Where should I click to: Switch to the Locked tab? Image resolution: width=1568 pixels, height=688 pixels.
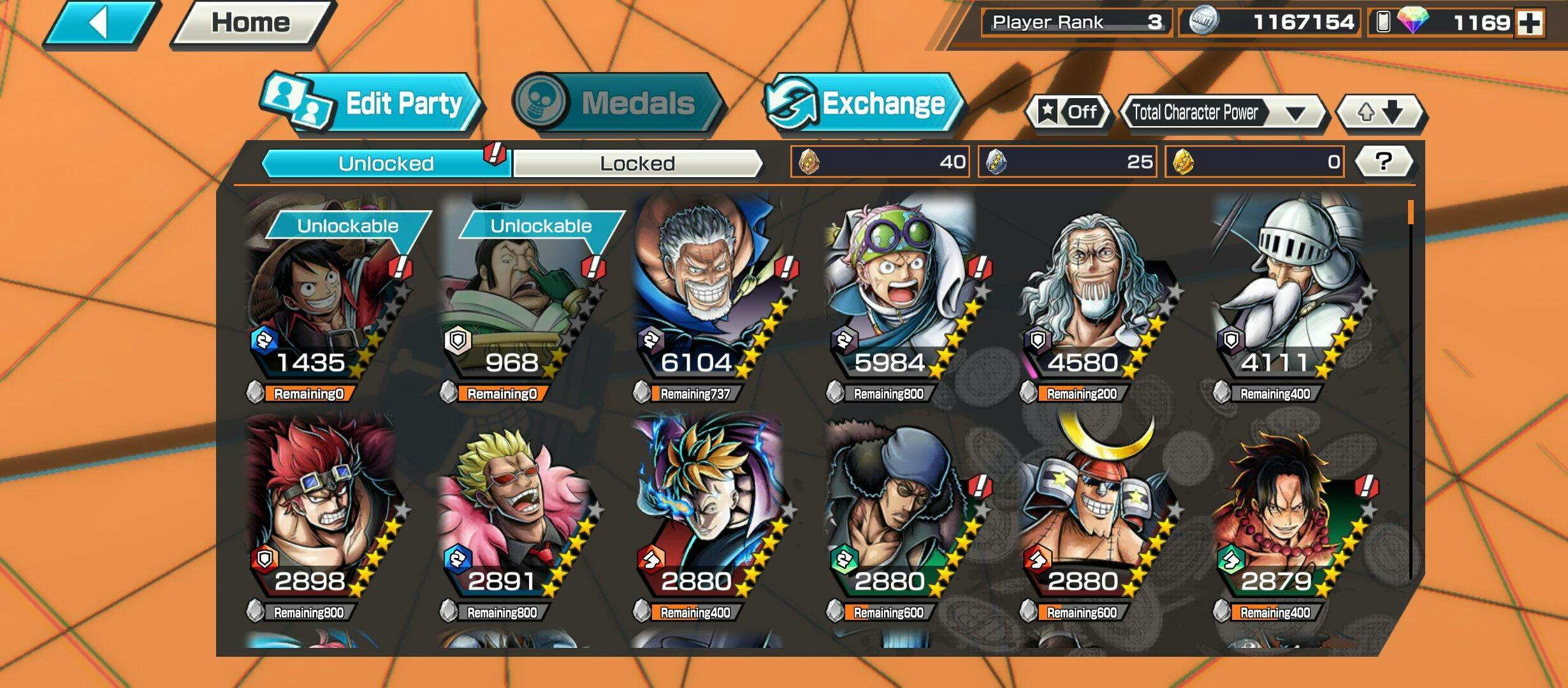pos(637,164)
